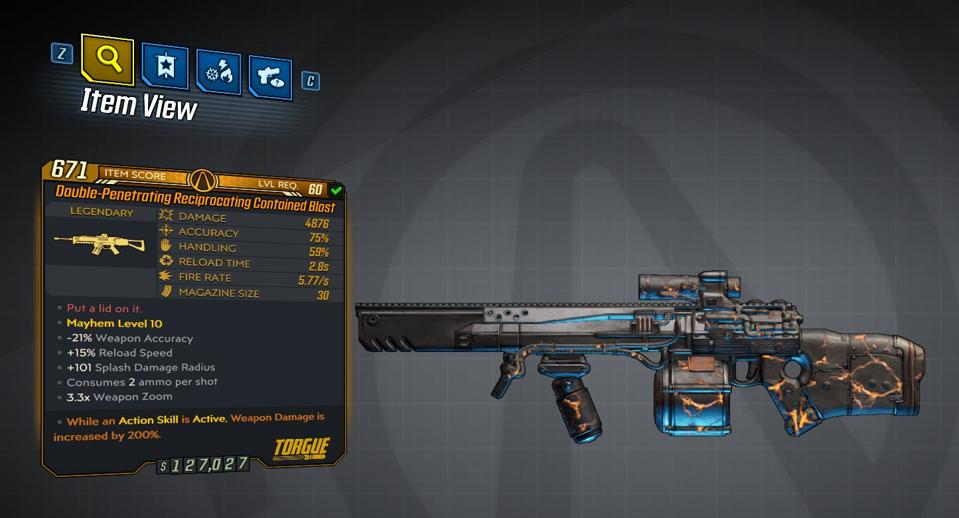Open the gear, lightning and flame tab

[x=217, y=73]
